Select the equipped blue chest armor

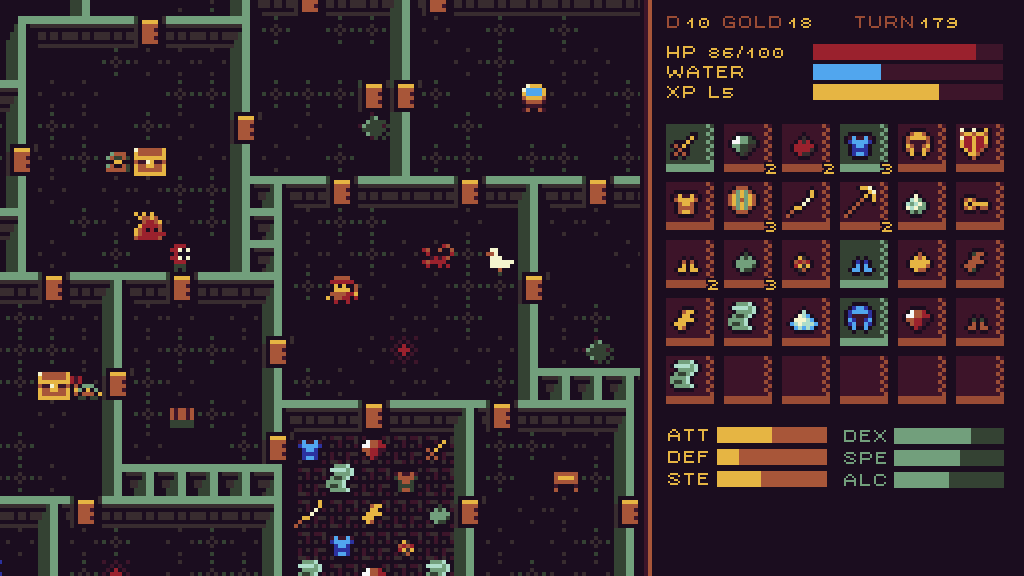click(862, 148)
